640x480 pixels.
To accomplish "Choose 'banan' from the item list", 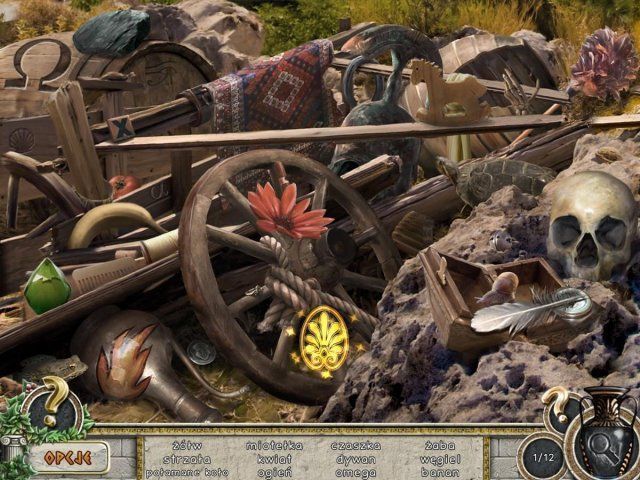I will tap(441, 472).
